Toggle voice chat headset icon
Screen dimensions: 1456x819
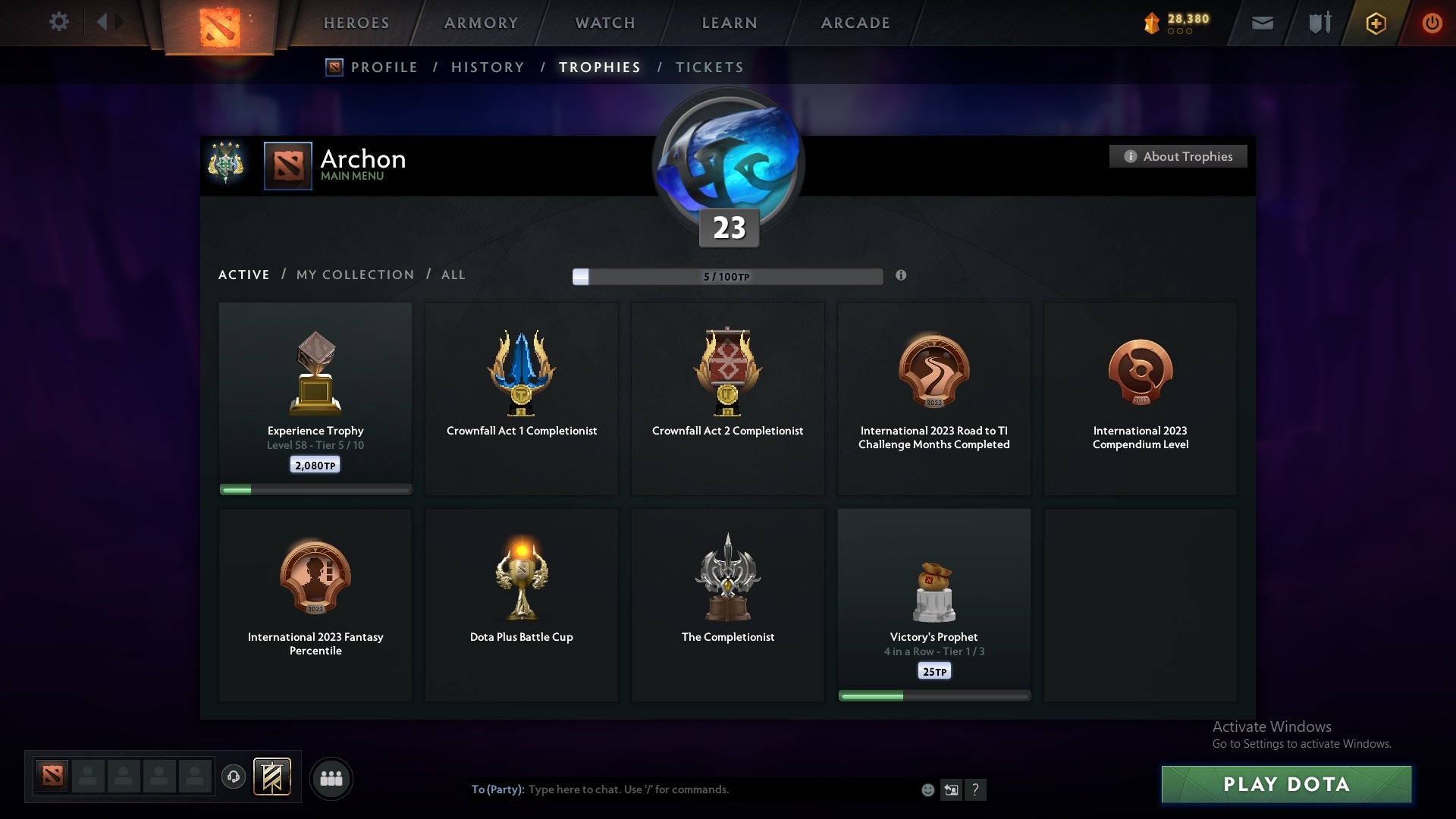point(234,778)
